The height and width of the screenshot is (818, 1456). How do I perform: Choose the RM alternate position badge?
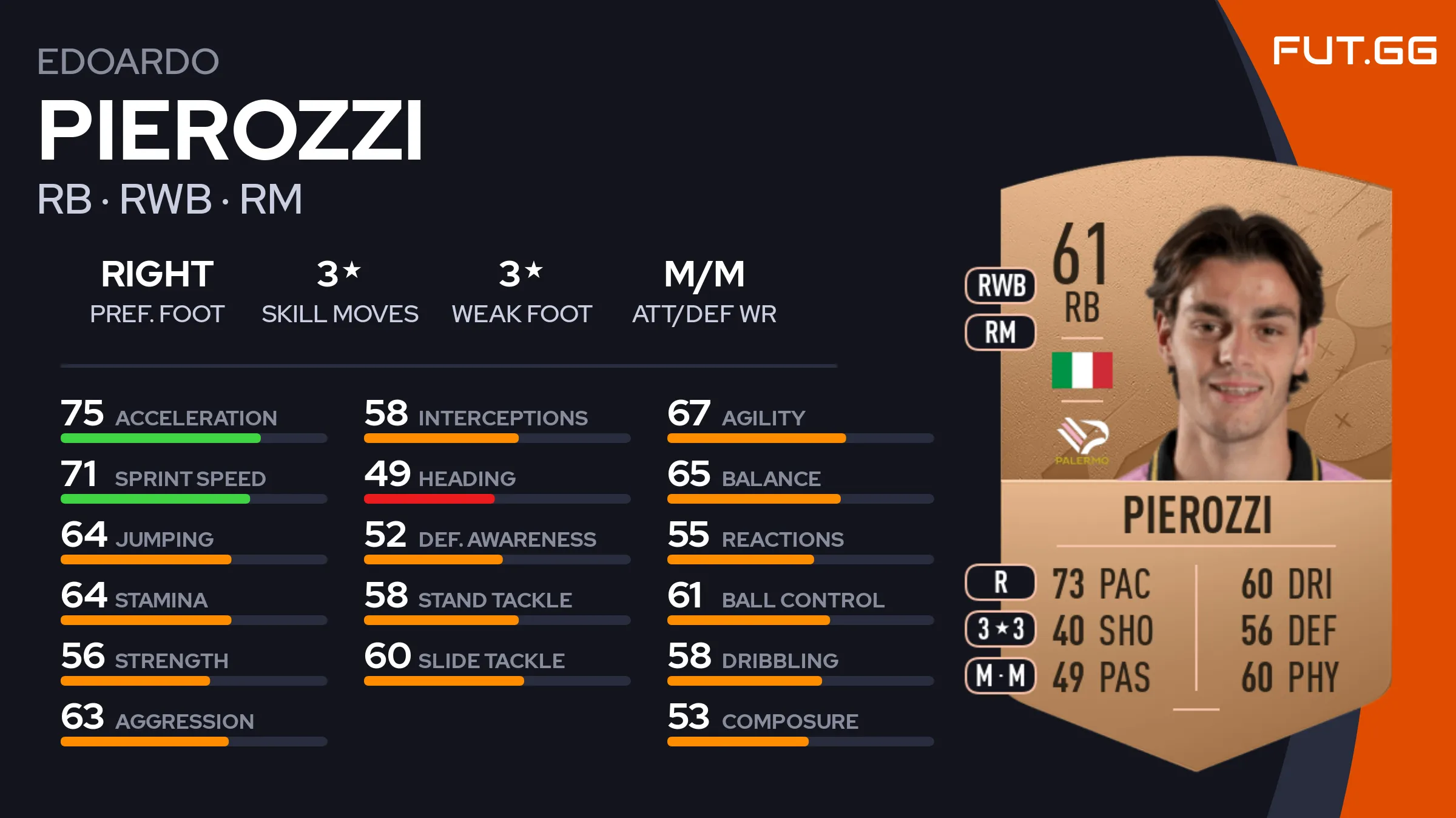(x=1000, y=332)
